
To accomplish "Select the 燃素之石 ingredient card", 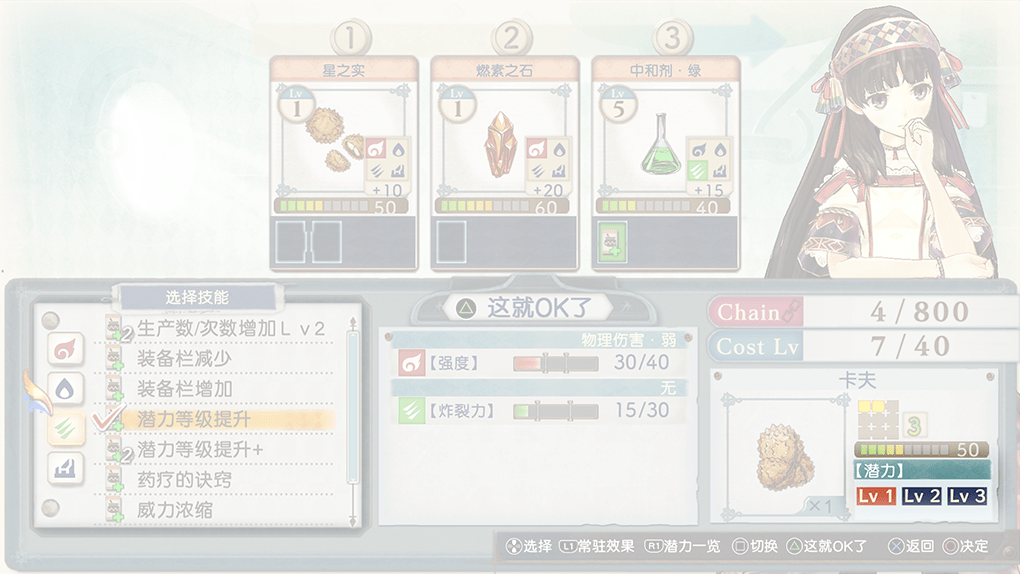I will [504, 135].
